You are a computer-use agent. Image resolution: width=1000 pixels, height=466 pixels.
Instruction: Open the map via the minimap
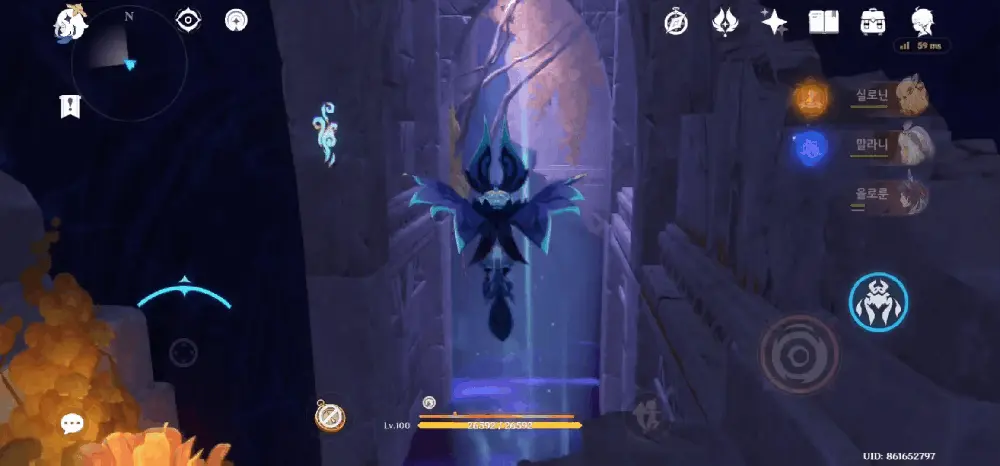(128, 62)
